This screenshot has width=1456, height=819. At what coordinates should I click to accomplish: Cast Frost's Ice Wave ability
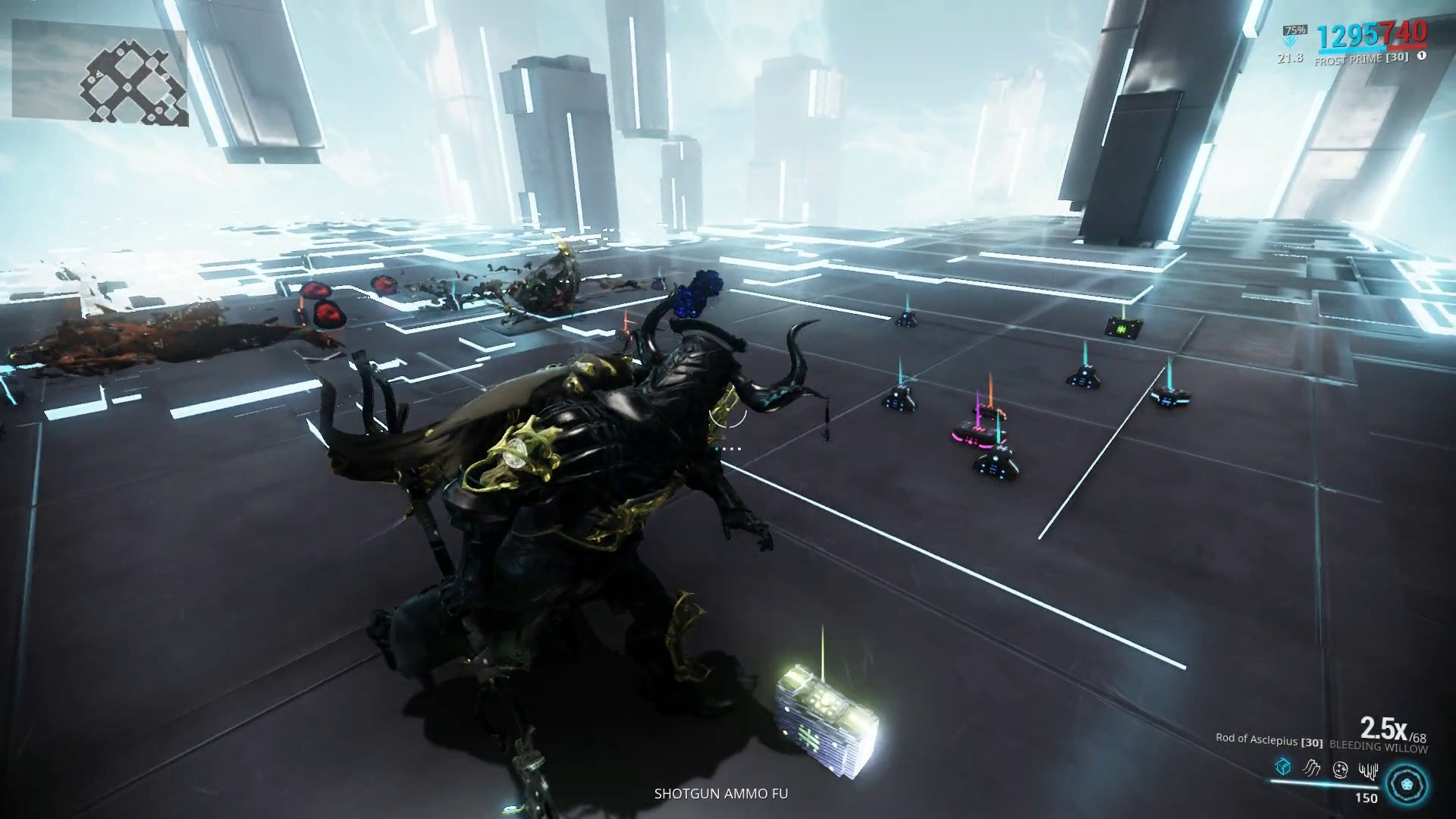1311,768
